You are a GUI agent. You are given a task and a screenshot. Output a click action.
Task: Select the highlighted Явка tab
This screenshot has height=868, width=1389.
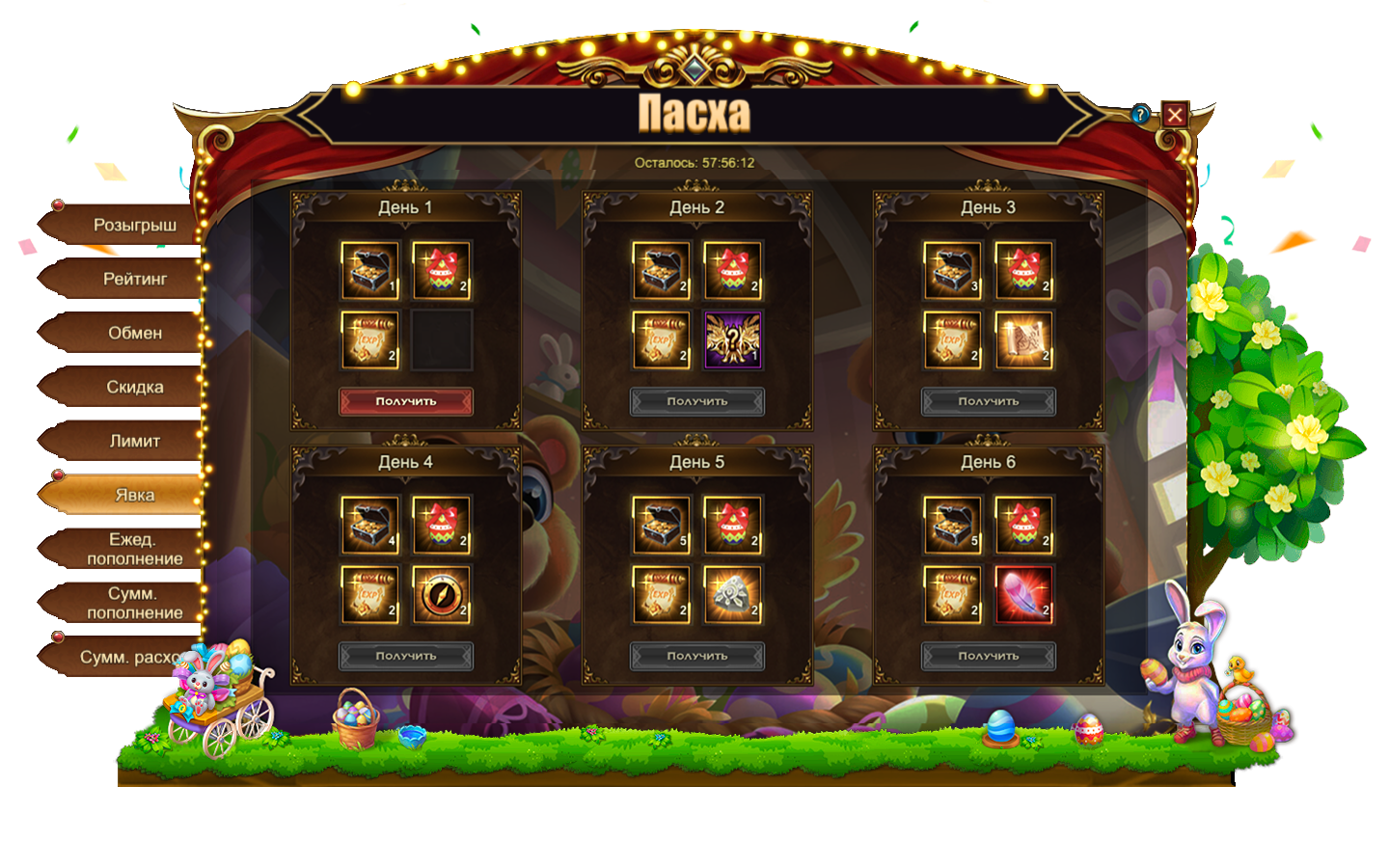coord(134,496)
